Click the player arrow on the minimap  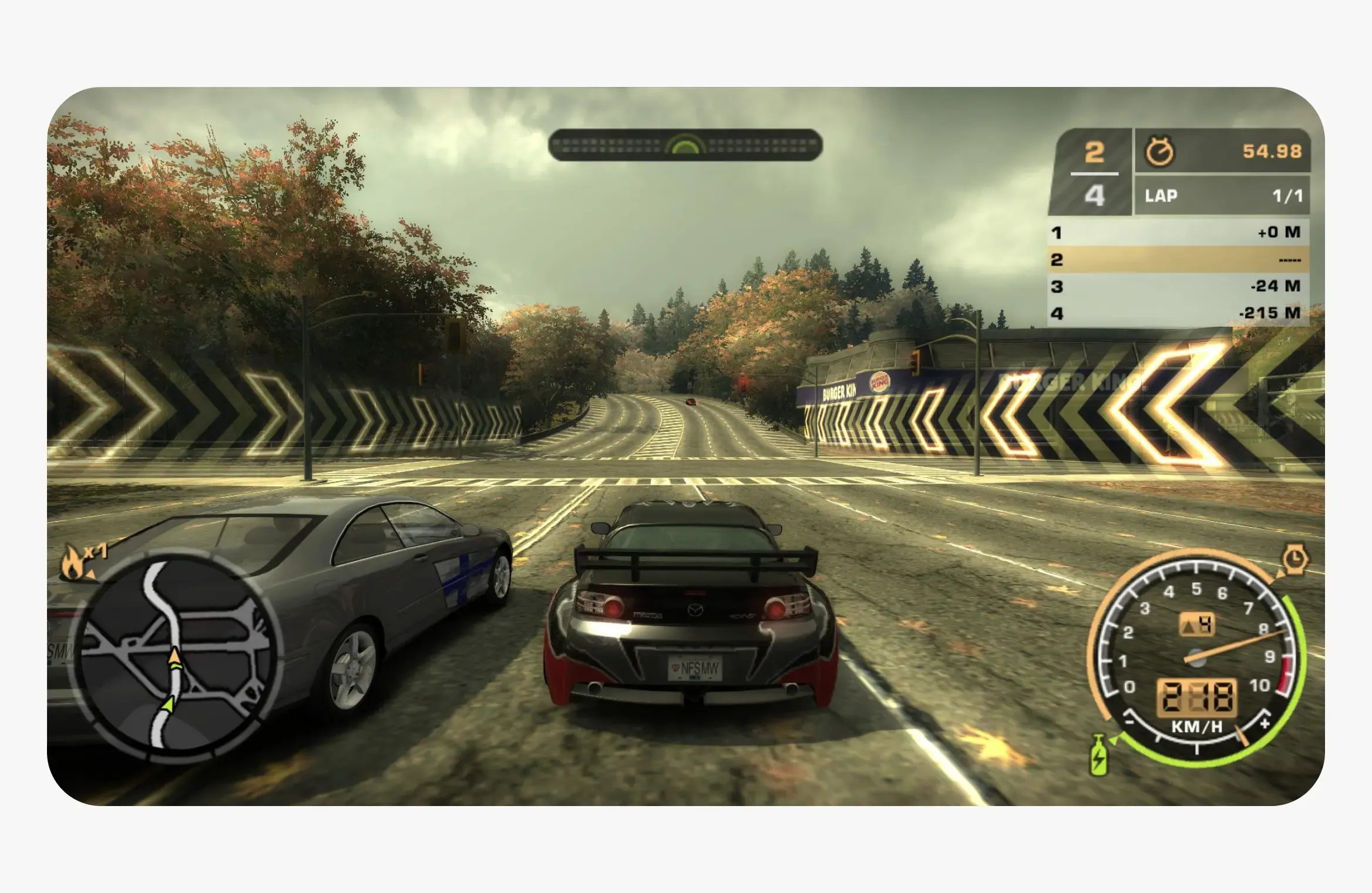174,657
